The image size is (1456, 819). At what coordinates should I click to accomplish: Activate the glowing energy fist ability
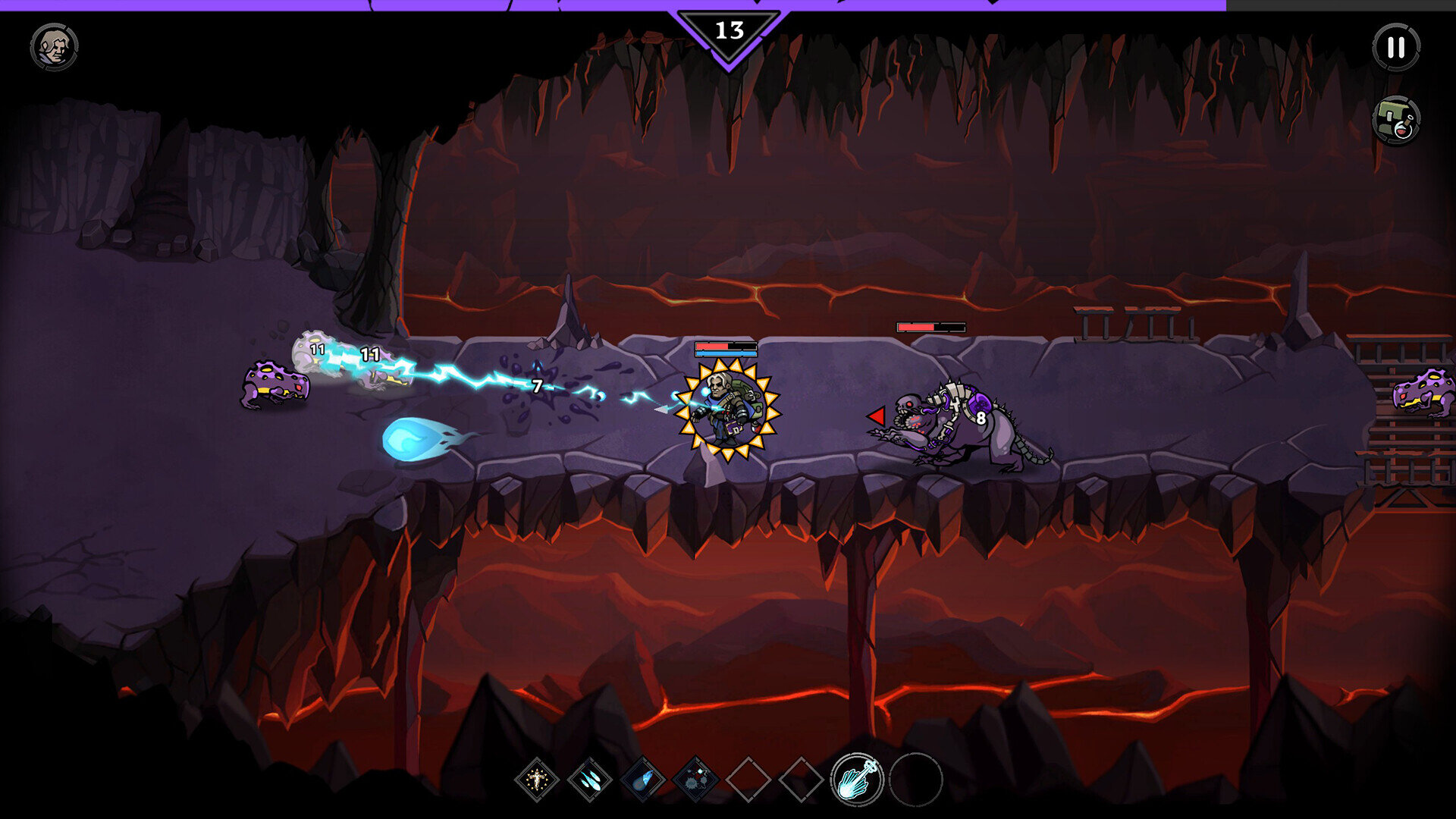point(857,779)
